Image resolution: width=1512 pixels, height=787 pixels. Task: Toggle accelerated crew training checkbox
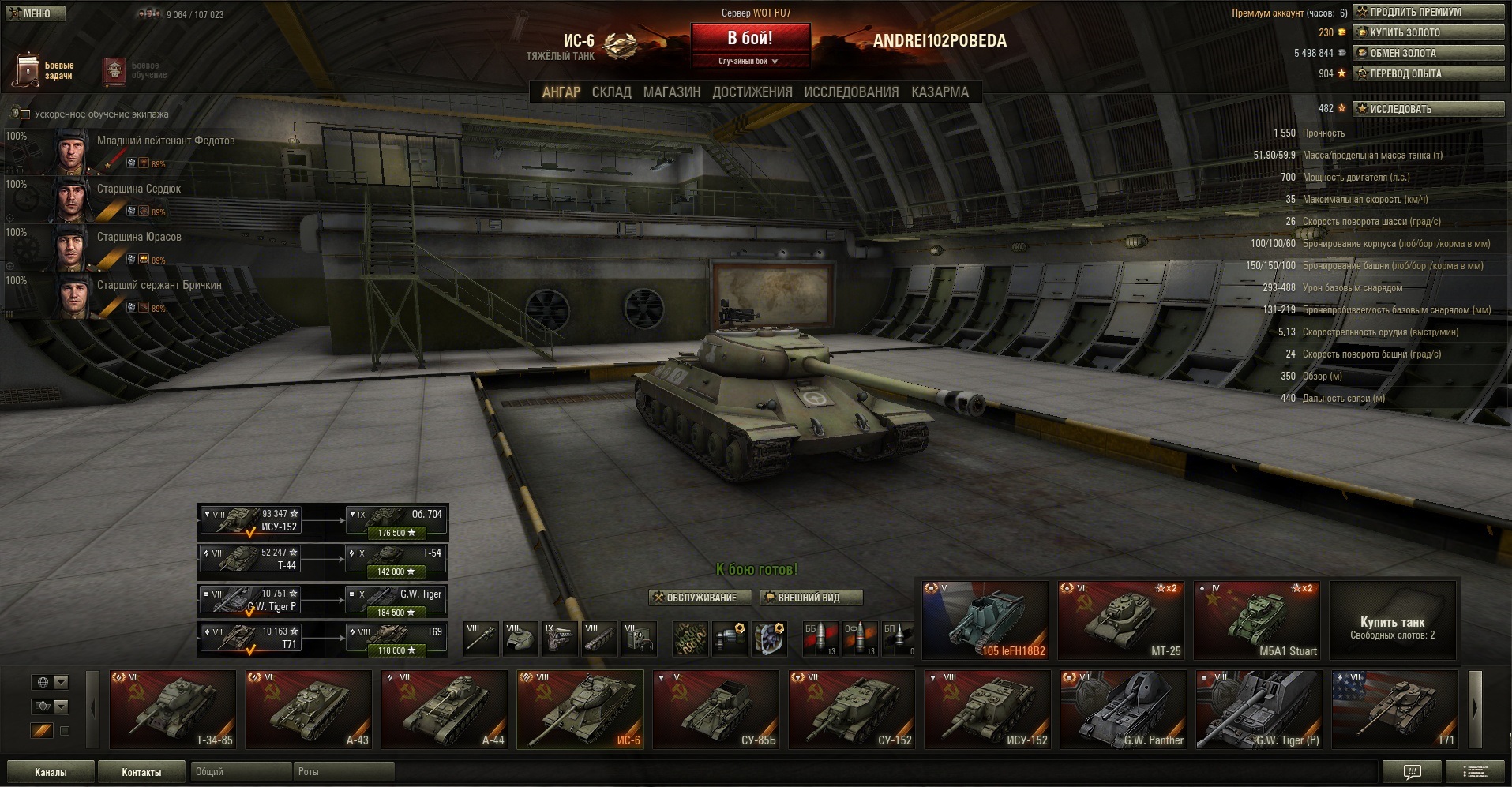point(24,114)
